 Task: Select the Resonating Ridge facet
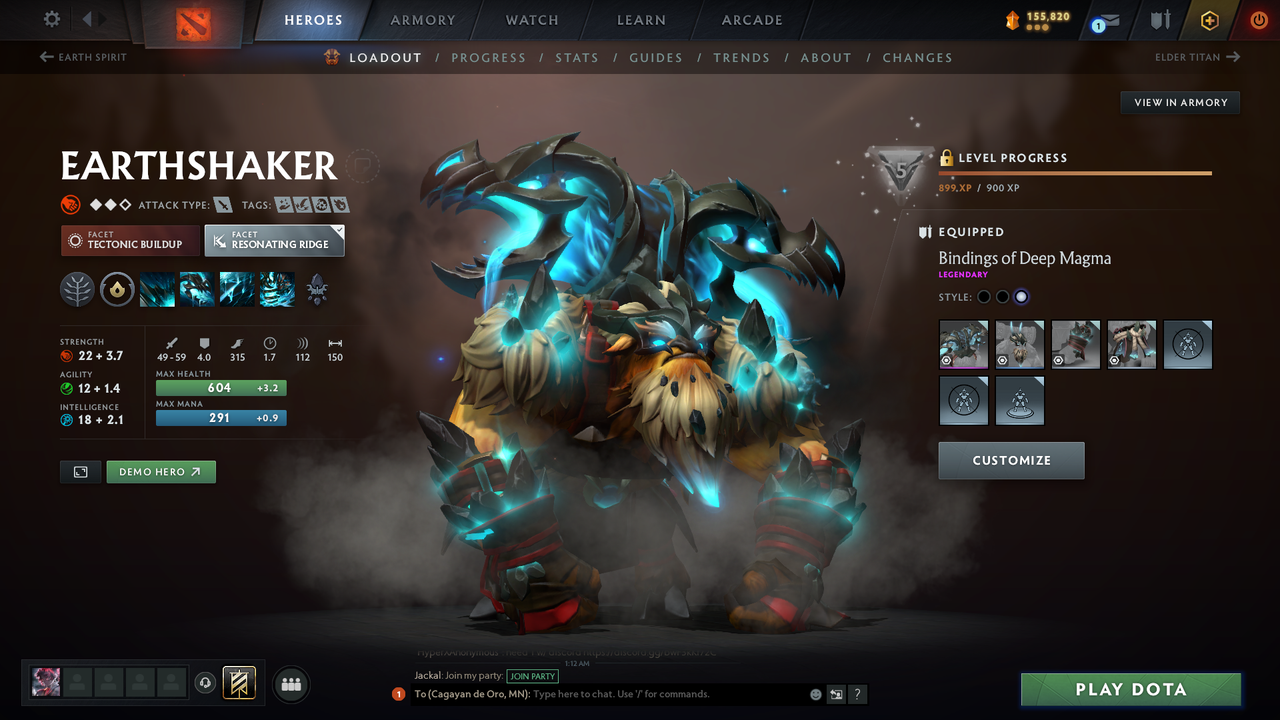274,240
